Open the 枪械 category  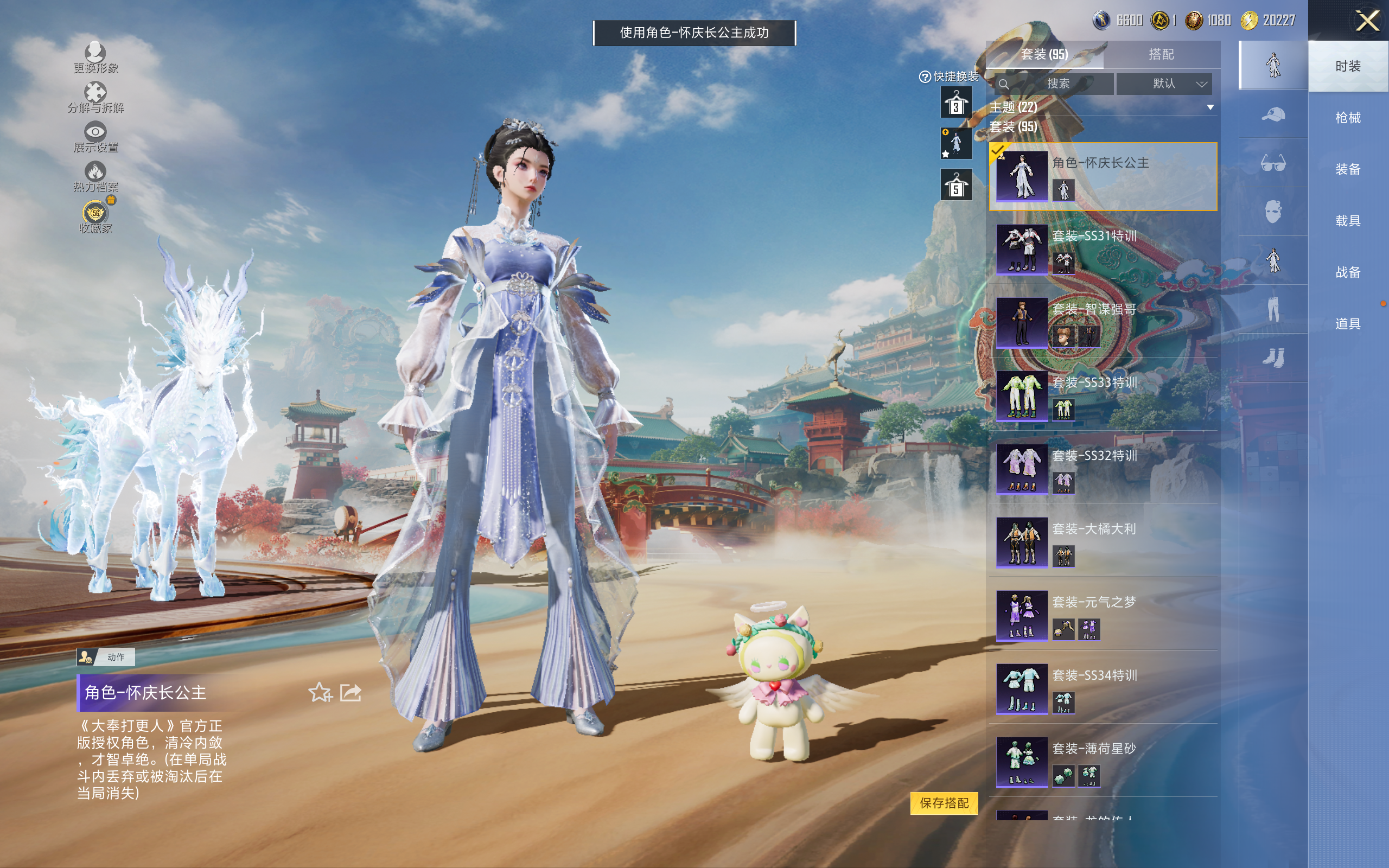point(1347,118)
